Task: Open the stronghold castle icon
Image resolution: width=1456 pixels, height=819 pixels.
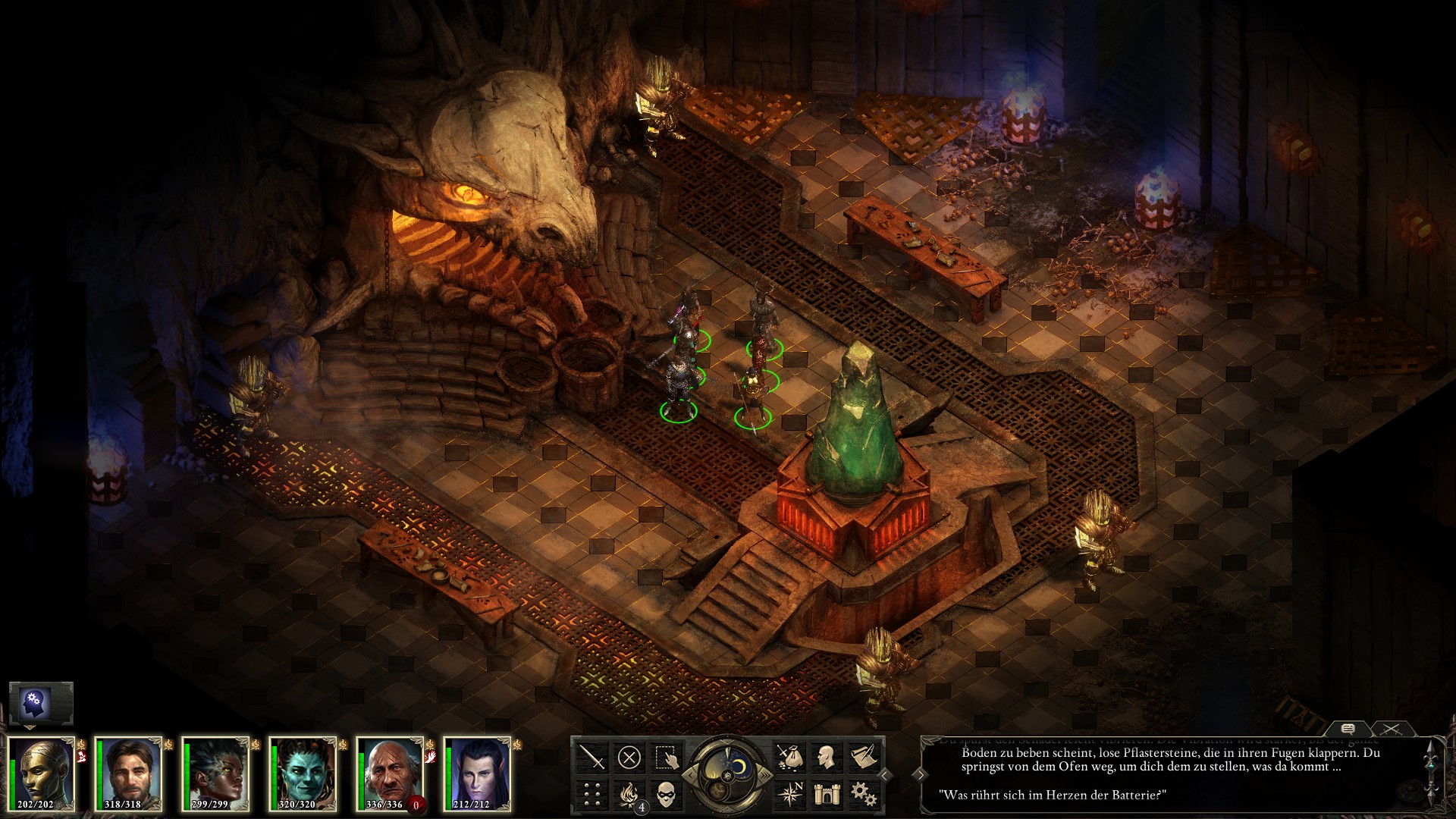Action: pos(826,793)
